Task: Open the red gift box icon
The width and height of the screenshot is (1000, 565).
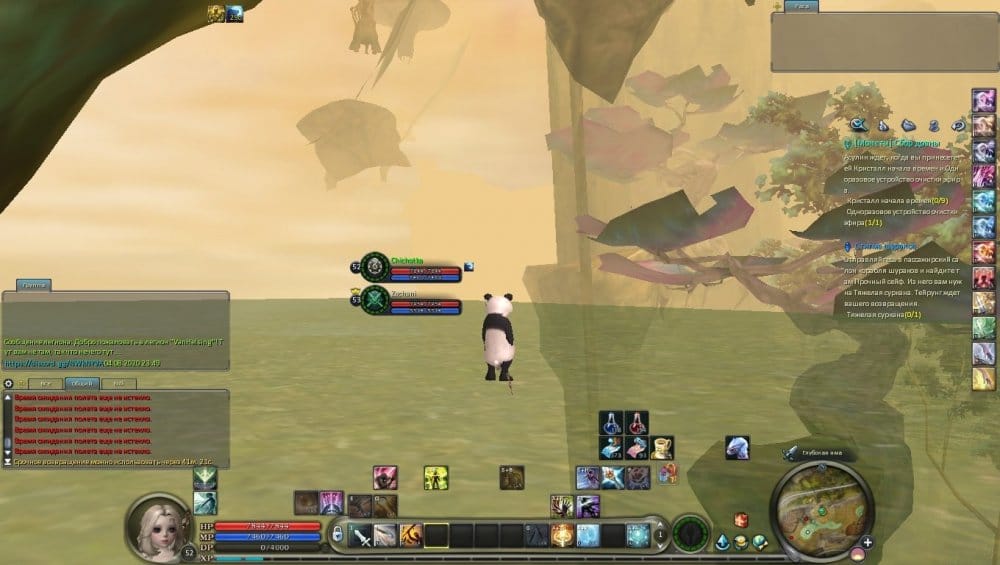Action: click(x=741, y=519)
